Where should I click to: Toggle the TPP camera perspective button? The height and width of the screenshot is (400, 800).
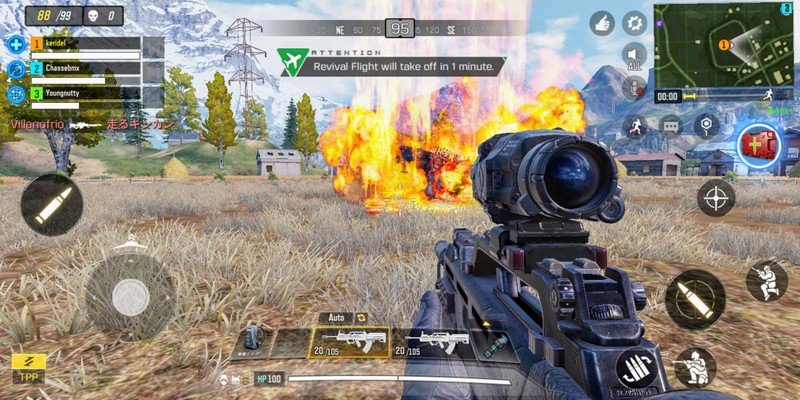pyautogui.click(x=29, y=368)
